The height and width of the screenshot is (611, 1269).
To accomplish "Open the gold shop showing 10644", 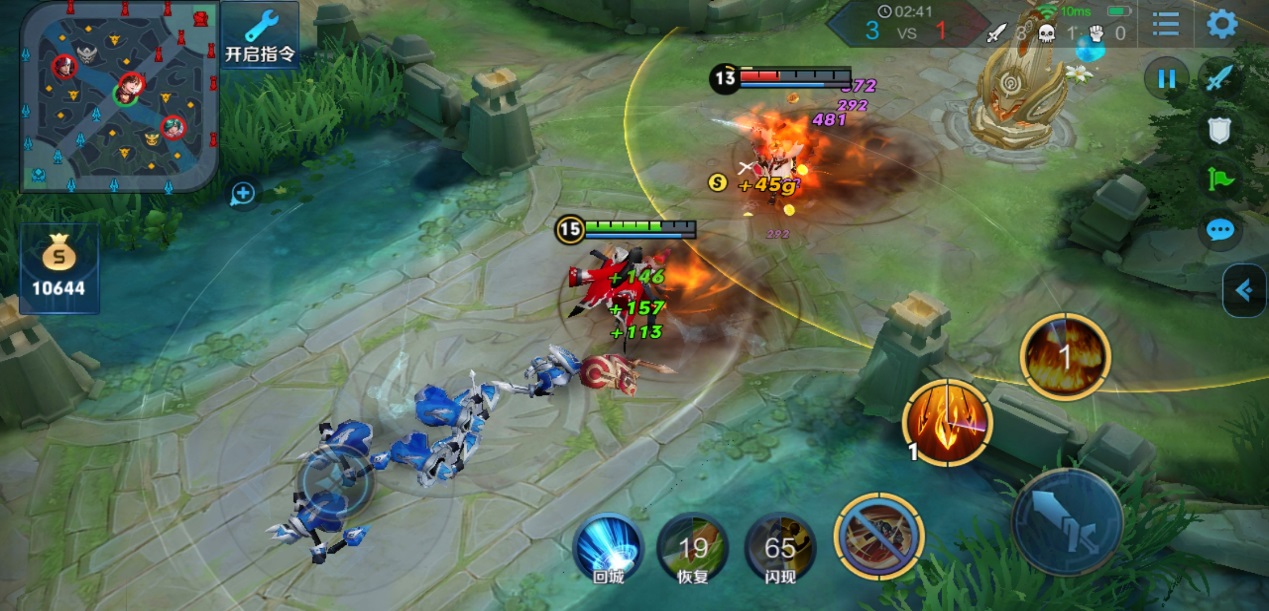I will tap(59, 268).
